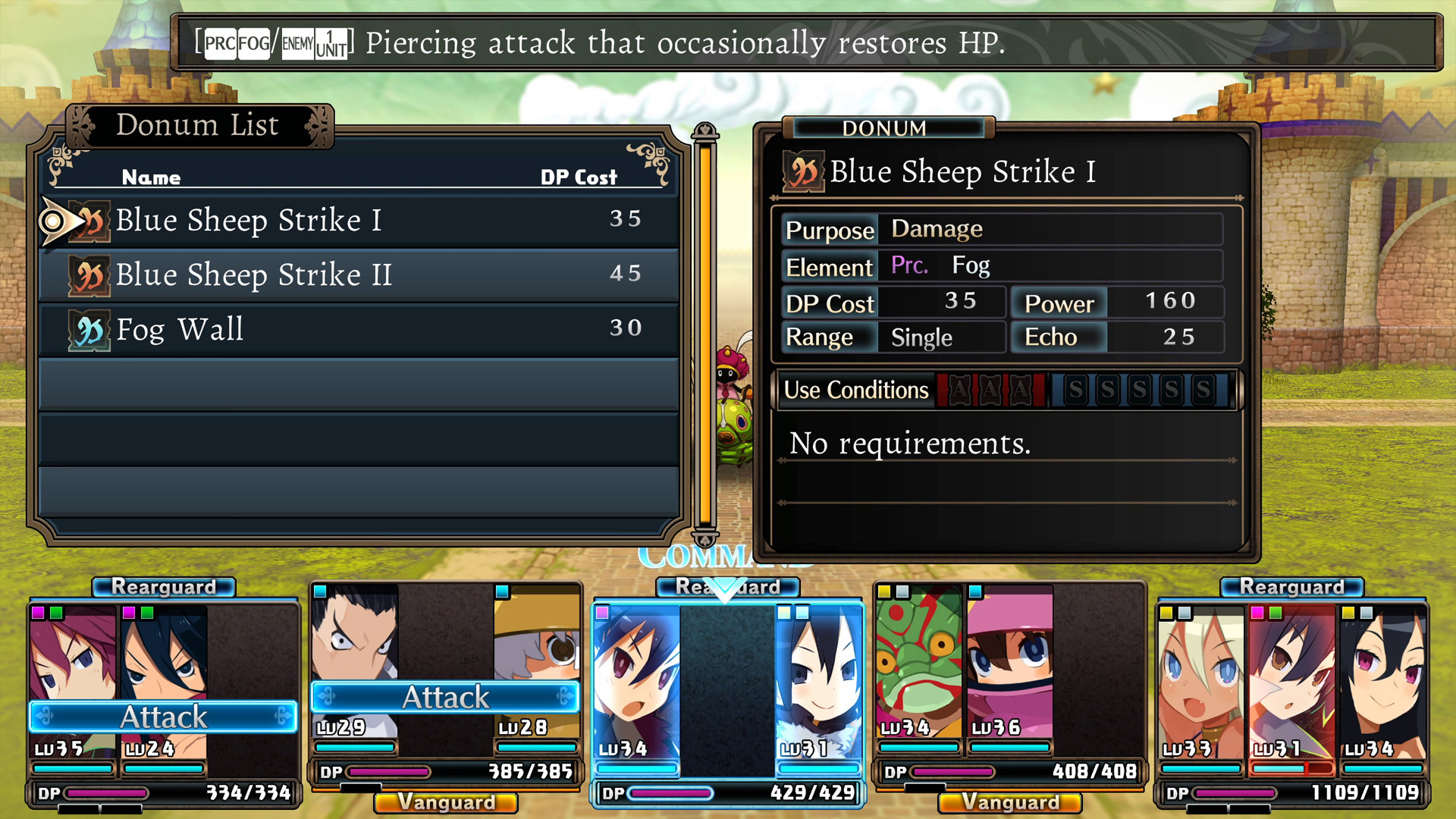Click the PRC element icon in the top bar
Screen dimensions: 1456x819
coord(219,43)
